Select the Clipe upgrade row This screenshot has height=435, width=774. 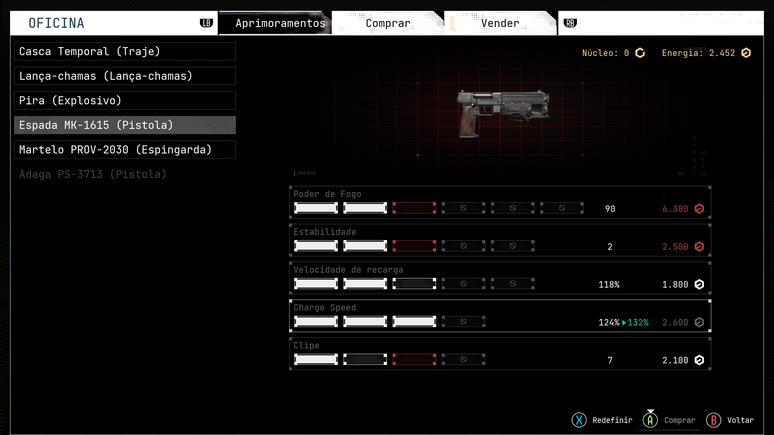point(500,354)
